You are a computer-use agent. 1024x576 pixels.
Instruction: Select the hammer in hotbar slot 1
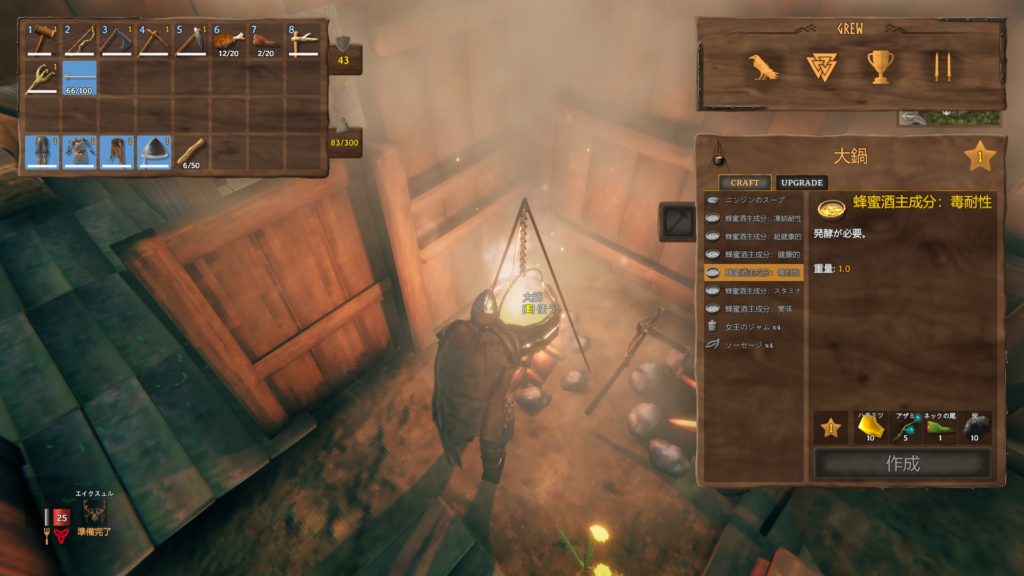[43, 42]
